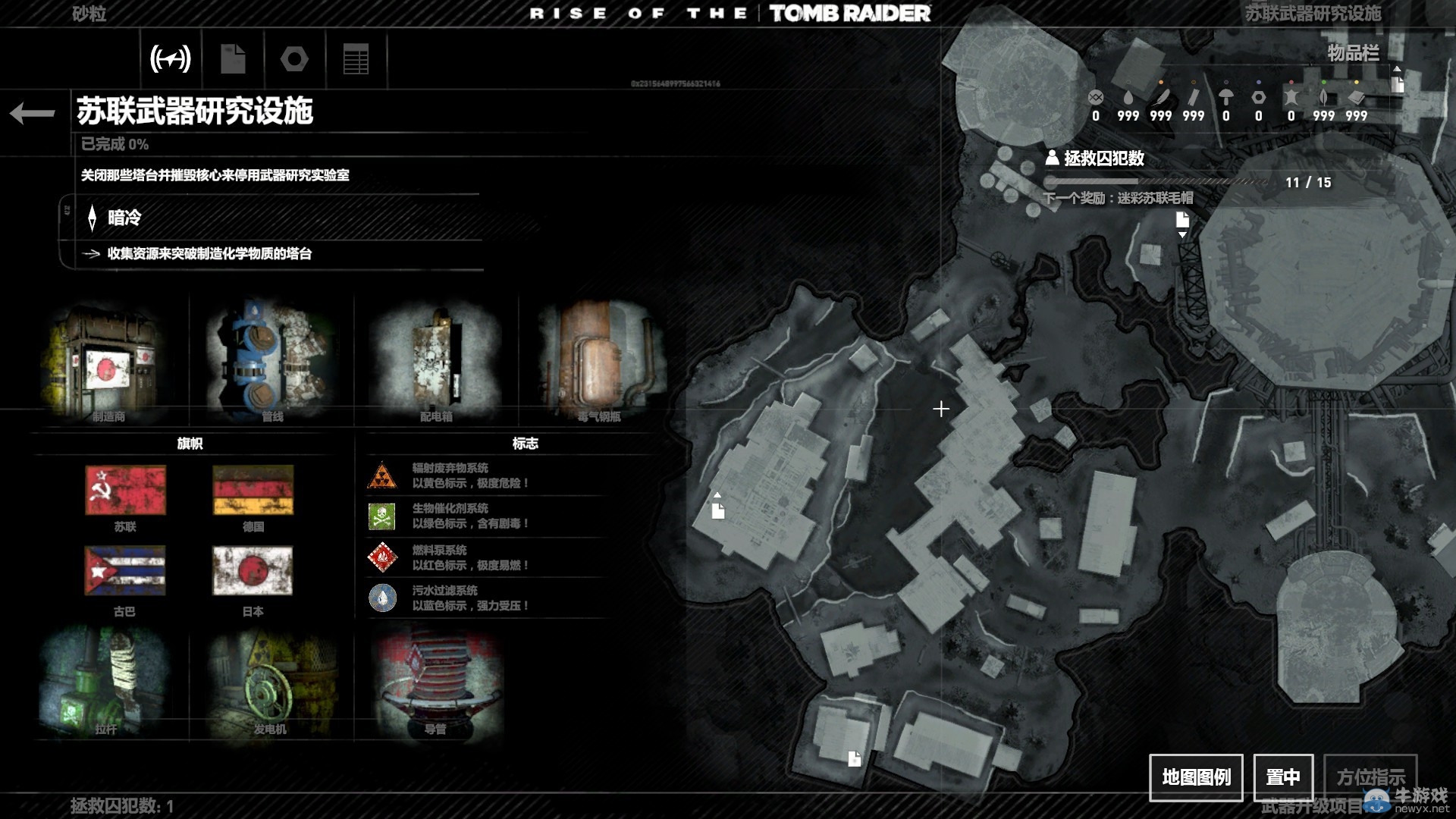This screenshot has height=819, width=1456.
Task: Center the map with 置中
Action: pyautogui.click(x=1282, y=777)
